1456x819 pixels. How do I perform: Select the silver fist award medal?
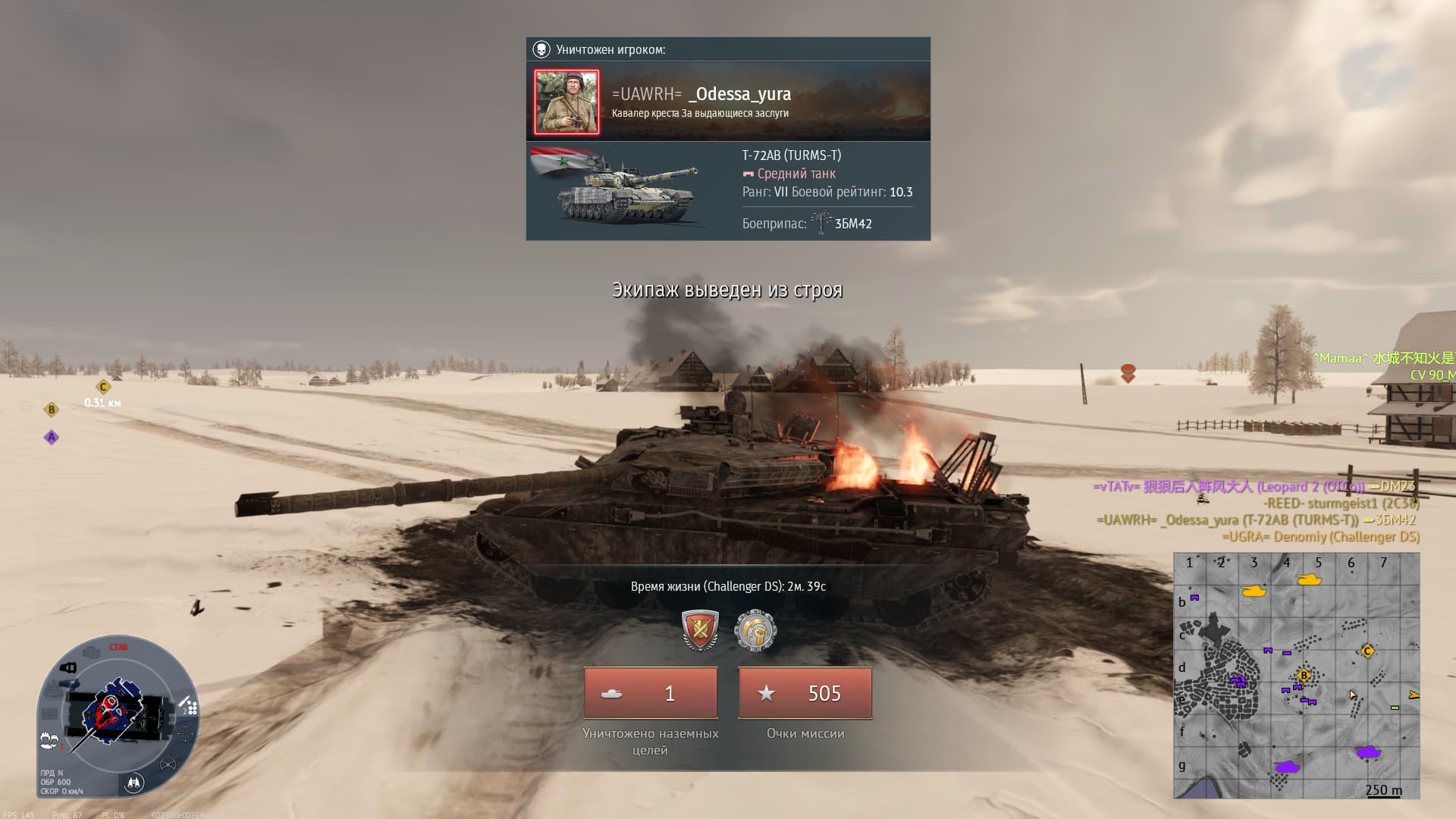755,630
